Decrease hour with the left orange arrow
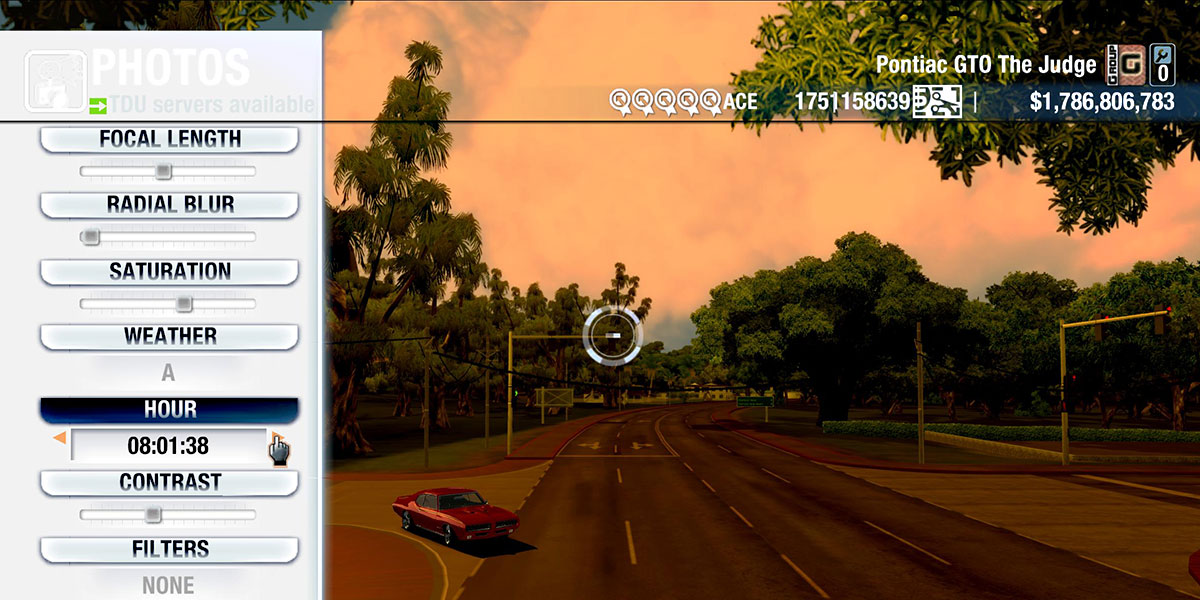Viewport: 1200px width, 600px height. [60, 438]
